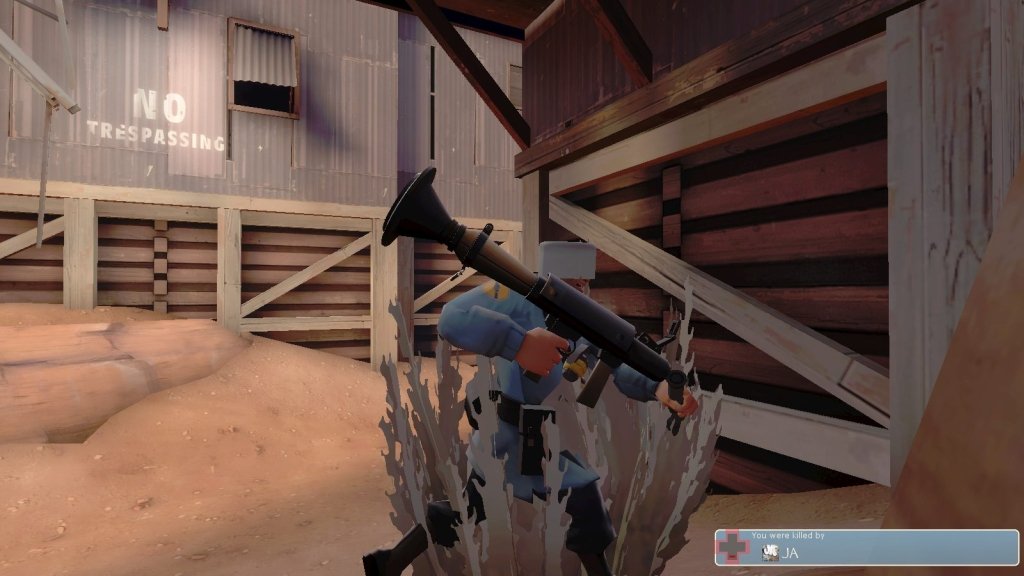1024x576 pixels.
Task: Click killer JA's avatar thumbnail
Action: [x=769, y=552]
